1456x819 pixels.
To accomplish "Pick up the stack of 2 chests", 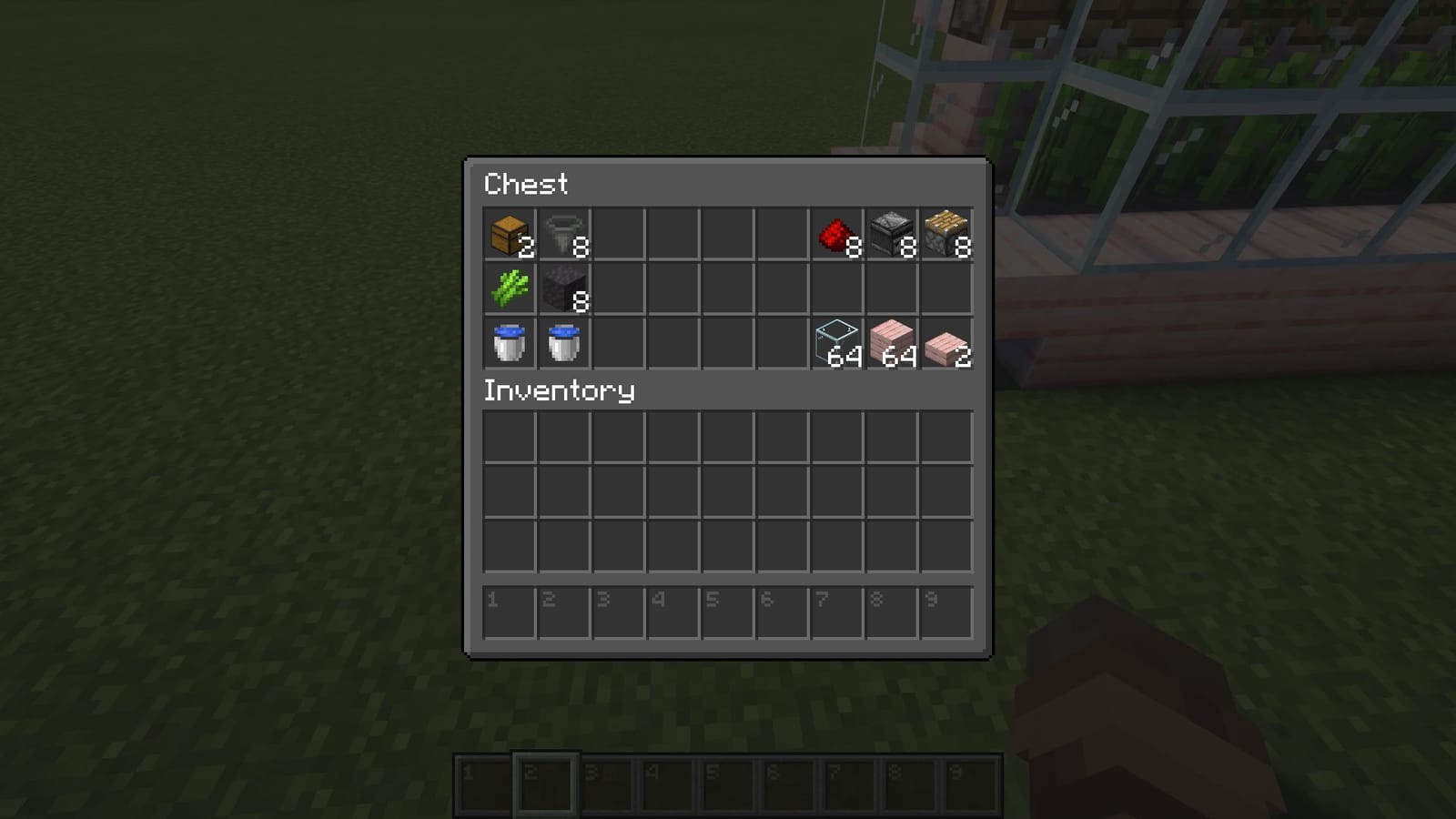I will tap(510, 235).
